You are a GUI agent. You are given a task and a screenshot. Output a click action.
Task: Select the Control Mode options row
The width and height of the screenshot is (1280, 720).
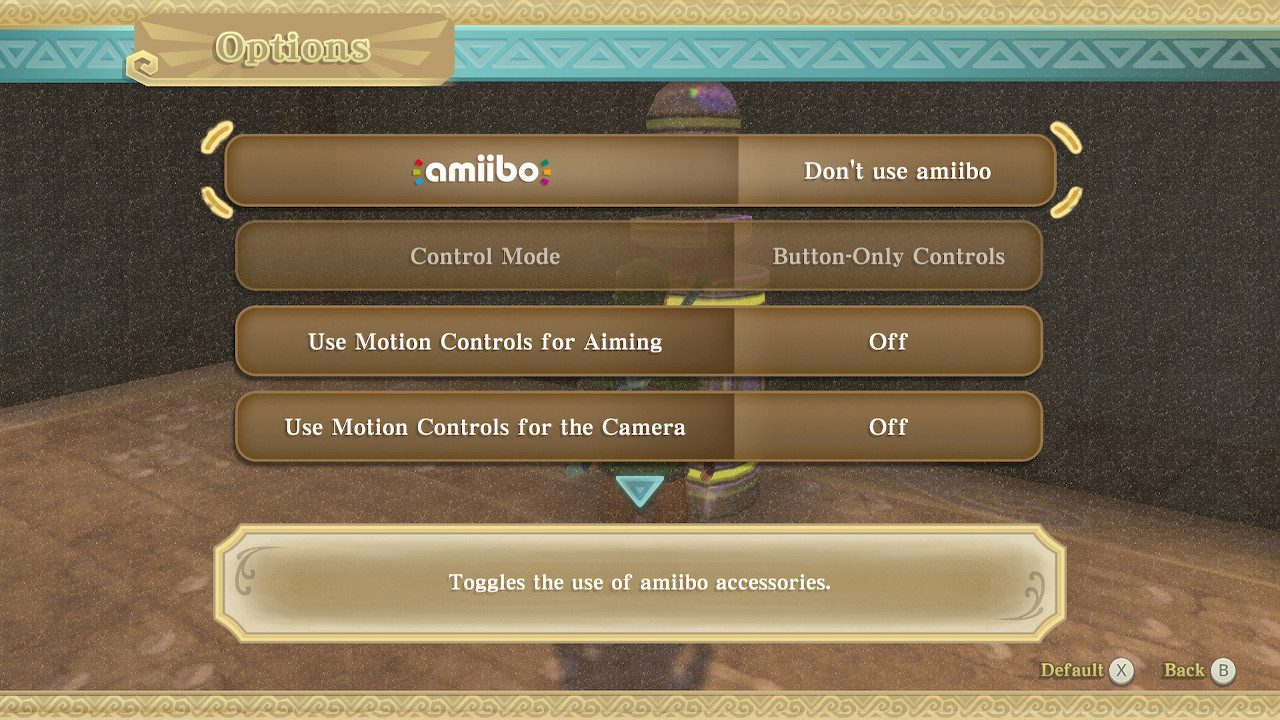[640, 256]
